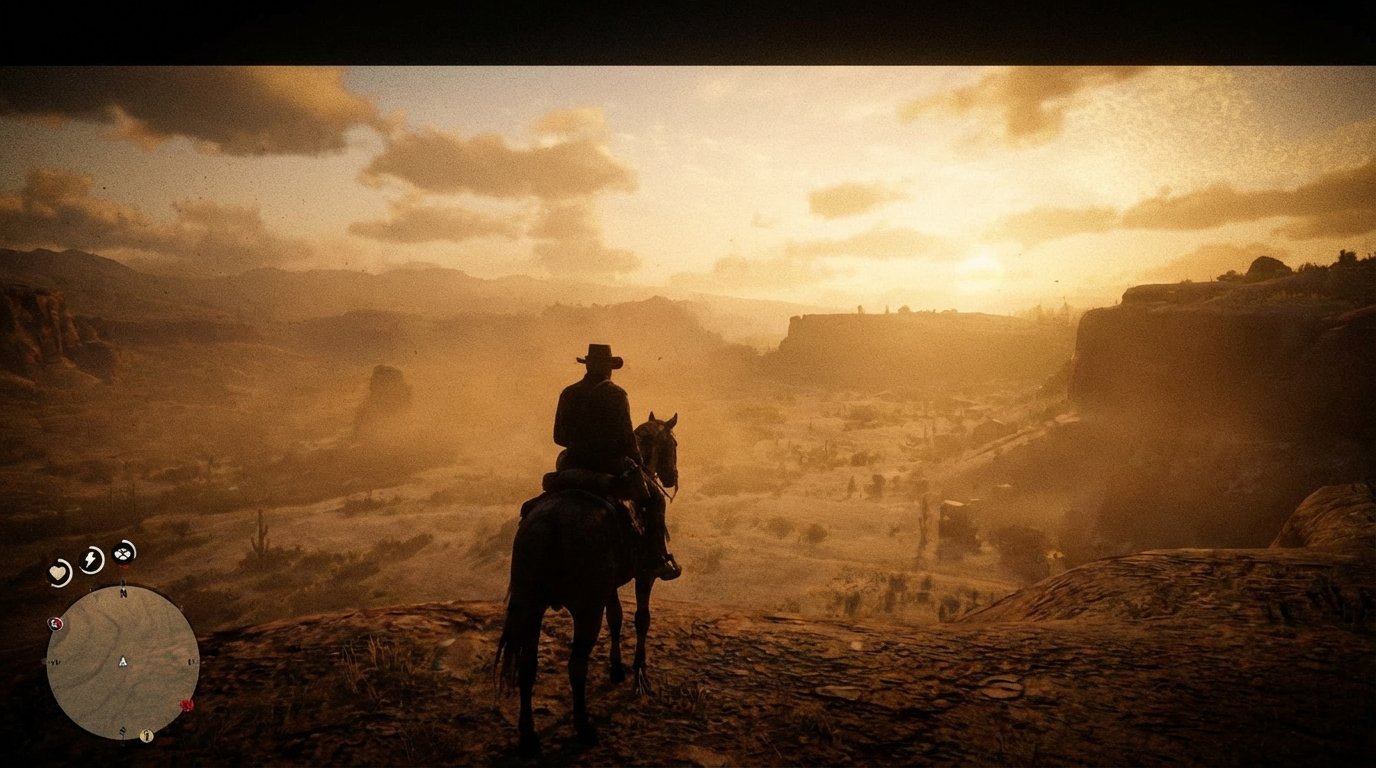The width and height of the screenshot is (1376, 768).
Task: Click the east compass marker
Action: [x=191, y=662]
